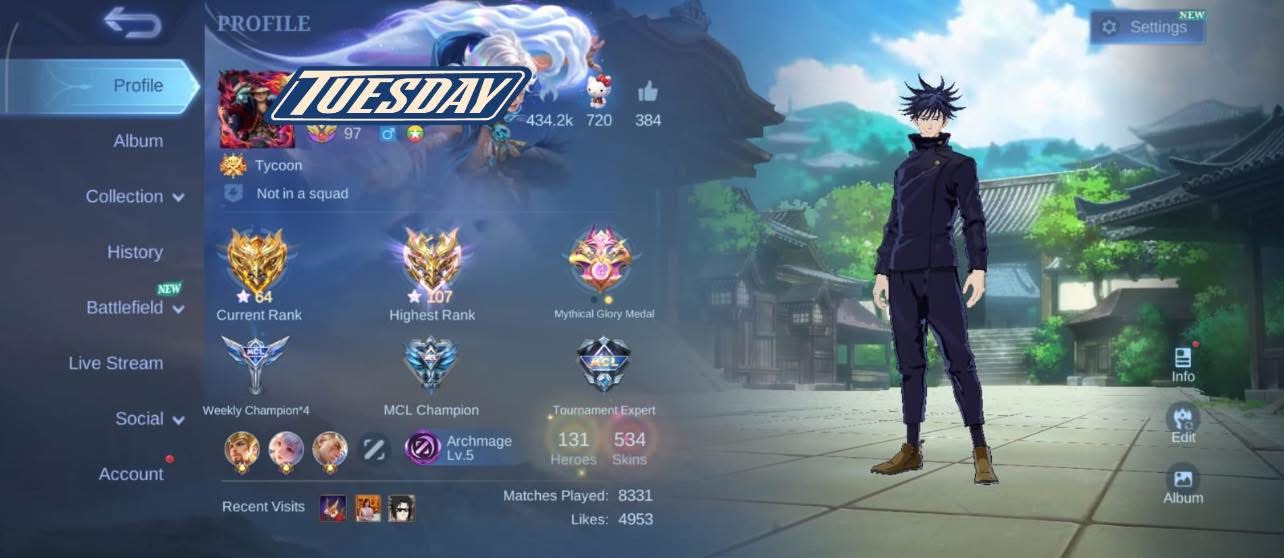View the Highest Rank badge
Screen dimensions: 1284x558
[x=432, y=262]
